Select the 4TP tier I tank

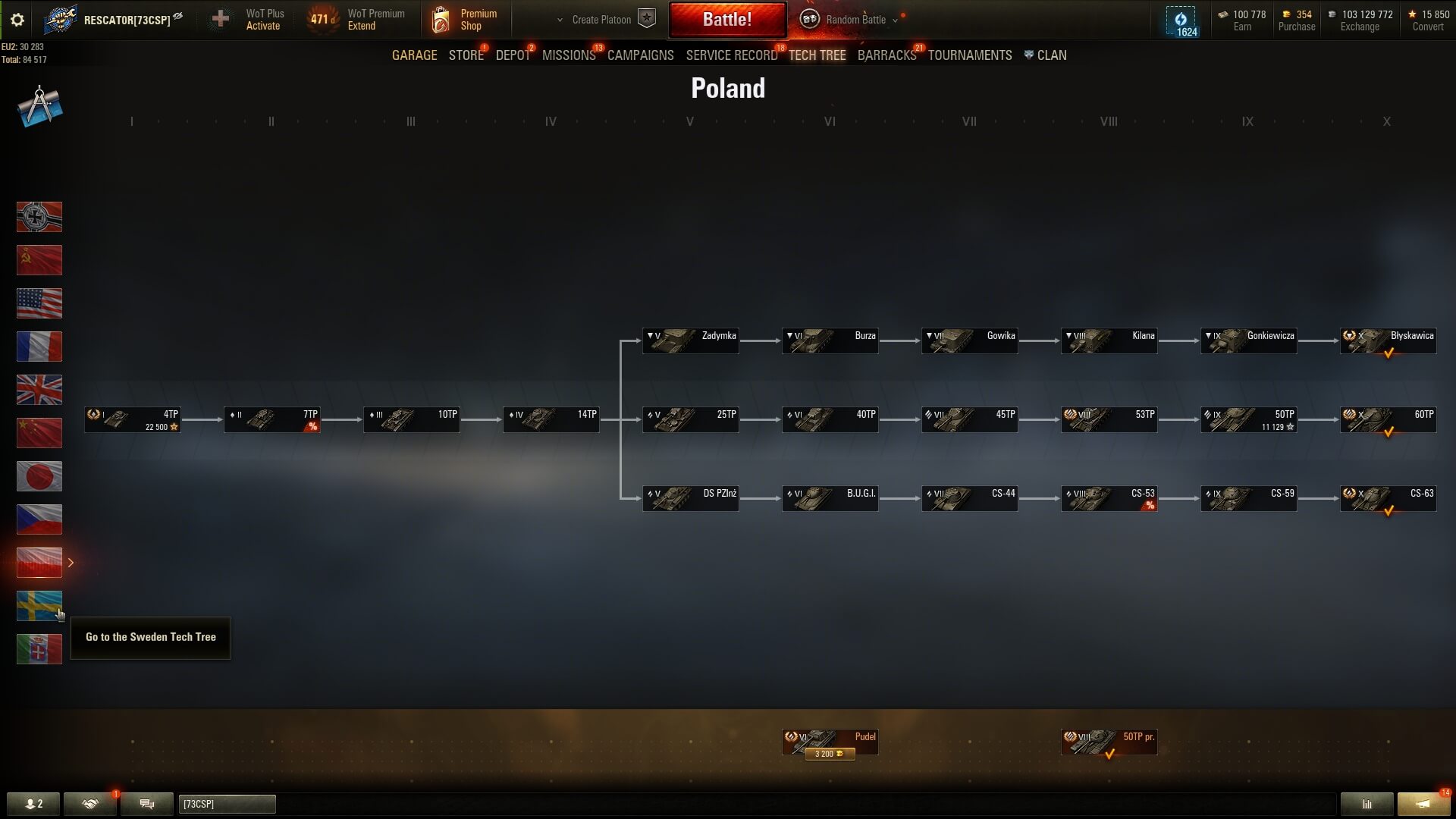click(x=133, y=420)
